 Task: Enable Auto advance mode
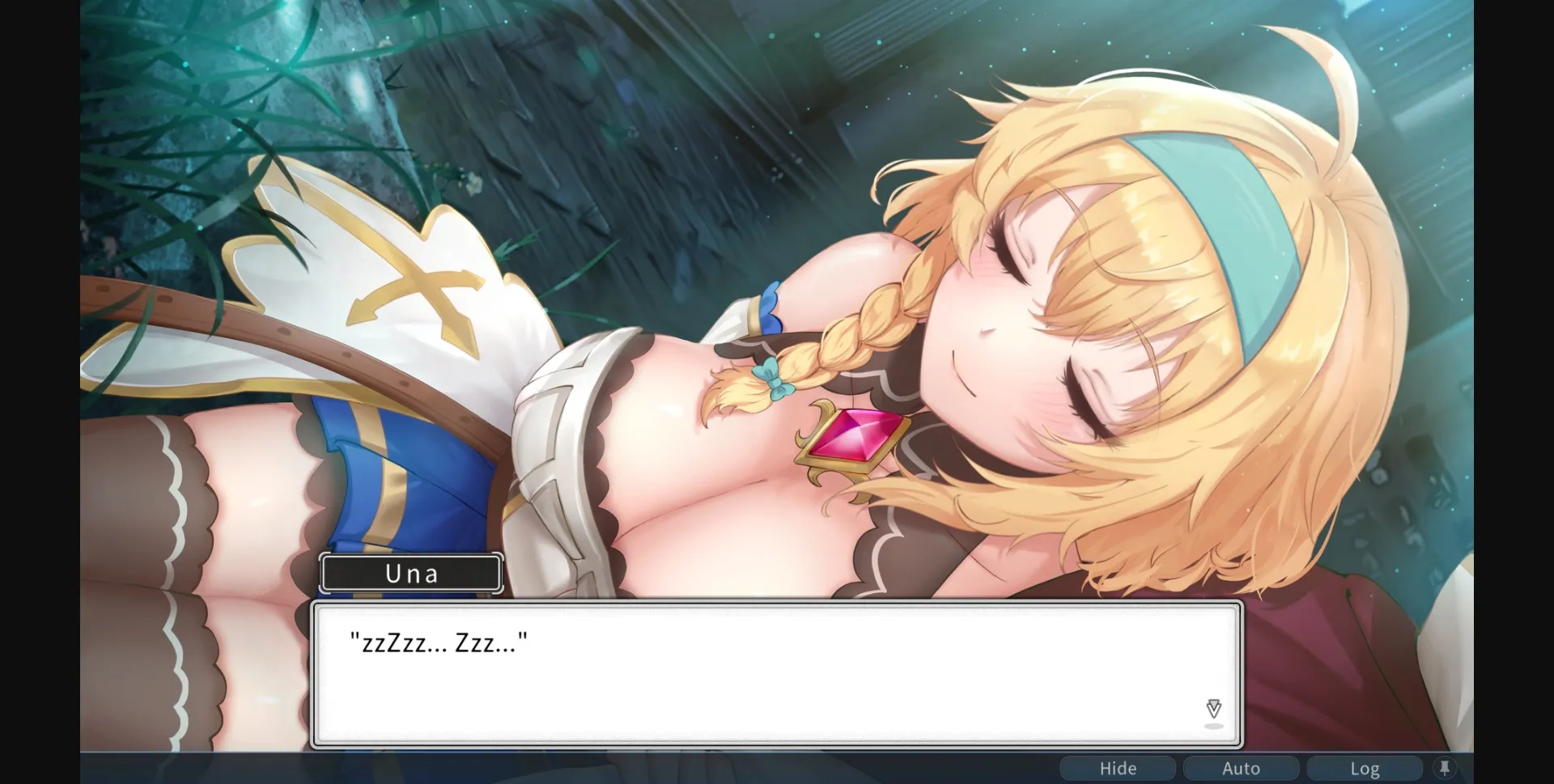point(1241,767)
